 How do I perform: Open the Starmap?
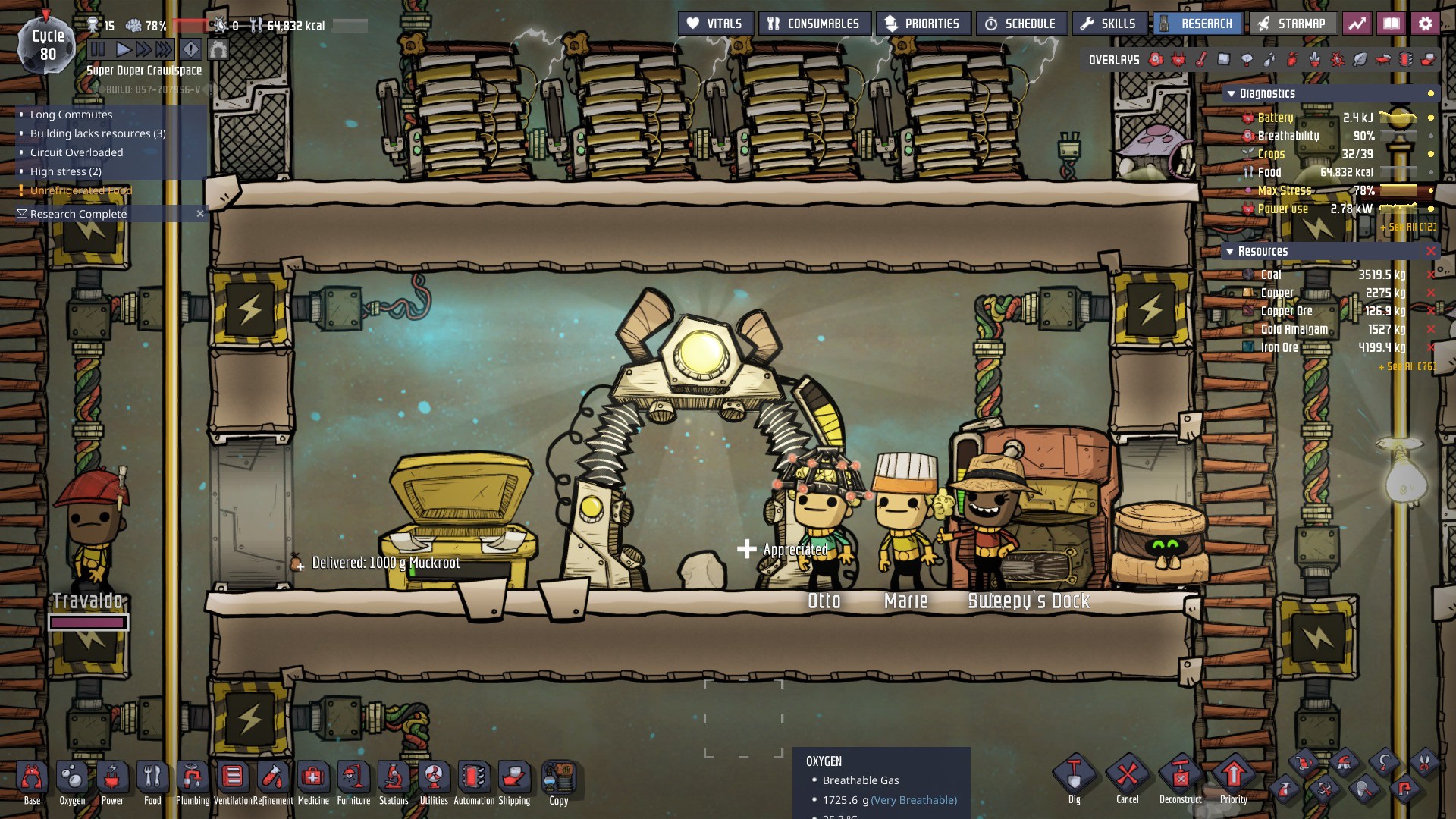pyautogui.click(x=1292, y=24)
